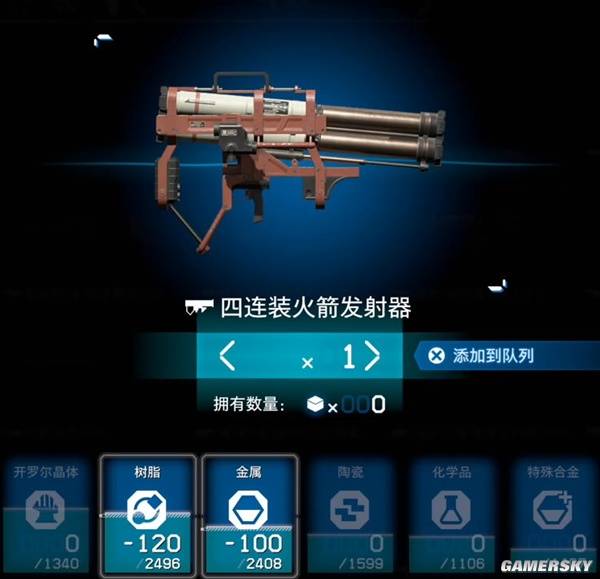Select the 金属 metal material tile
Viewport: 600px width, 579px height.
click(x=249, y=512)
